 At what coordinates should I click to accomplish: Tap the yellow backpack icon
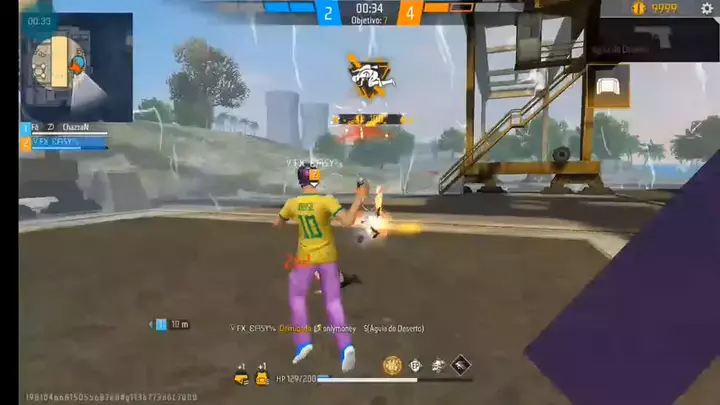[262, 377]
